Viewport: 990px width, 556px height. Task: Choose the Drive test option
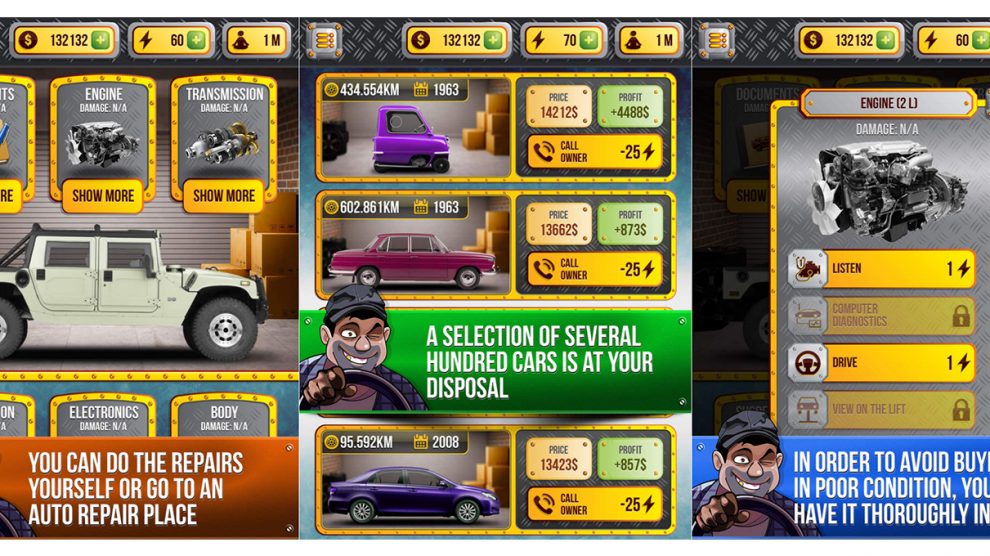880,363
